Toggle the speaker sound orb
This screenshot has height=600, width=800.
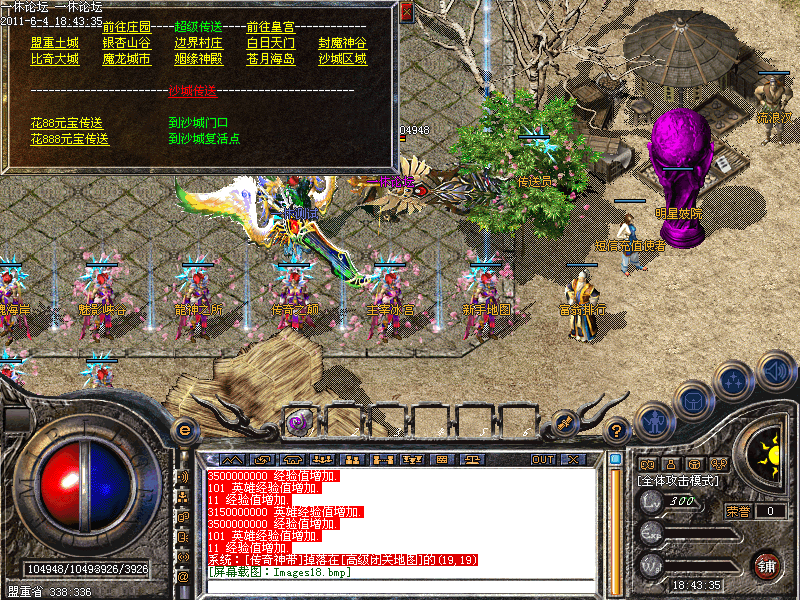[776, 372]
